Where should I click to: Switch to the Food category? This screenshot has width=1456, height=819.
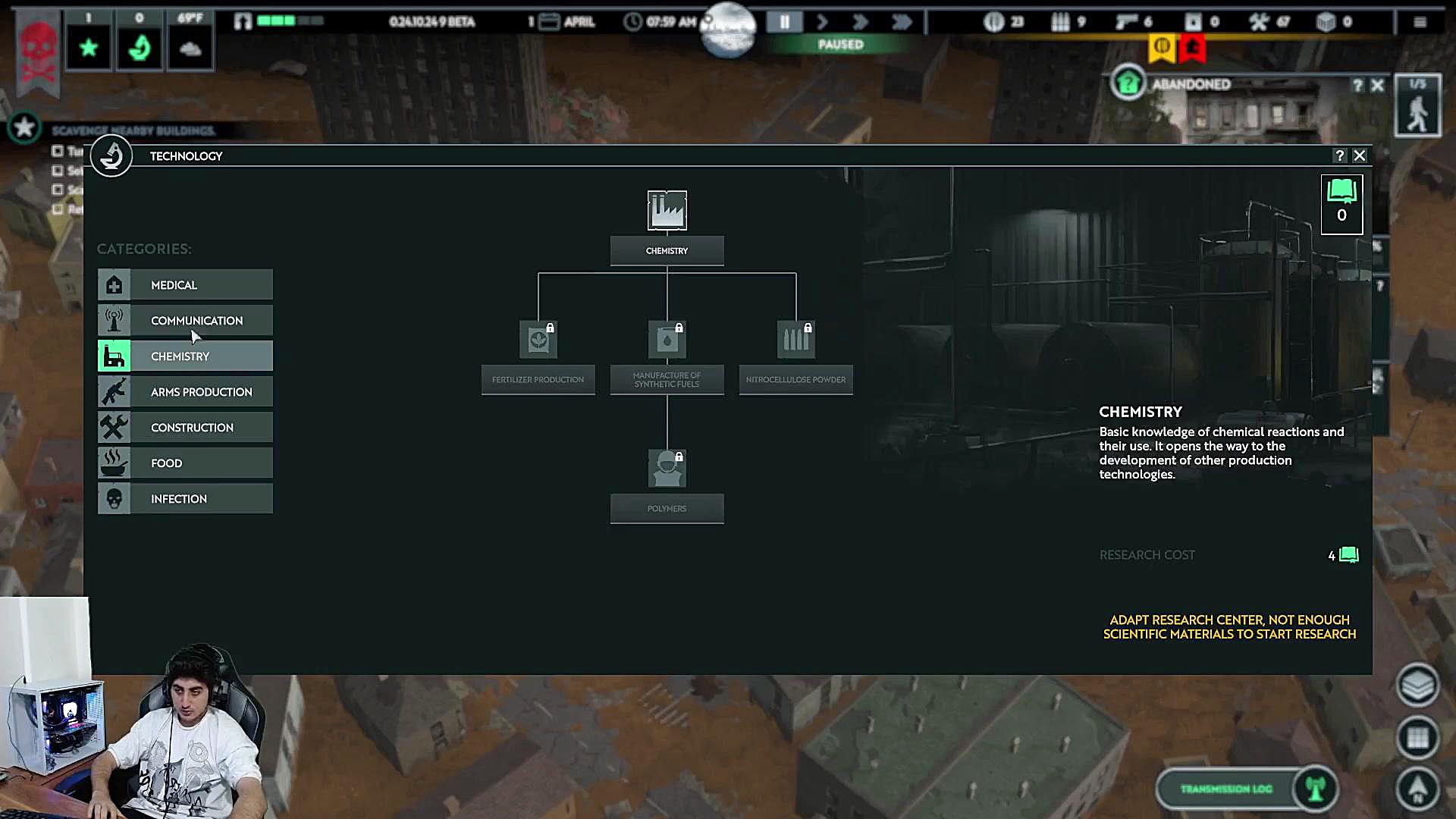[x=185, y=463]
